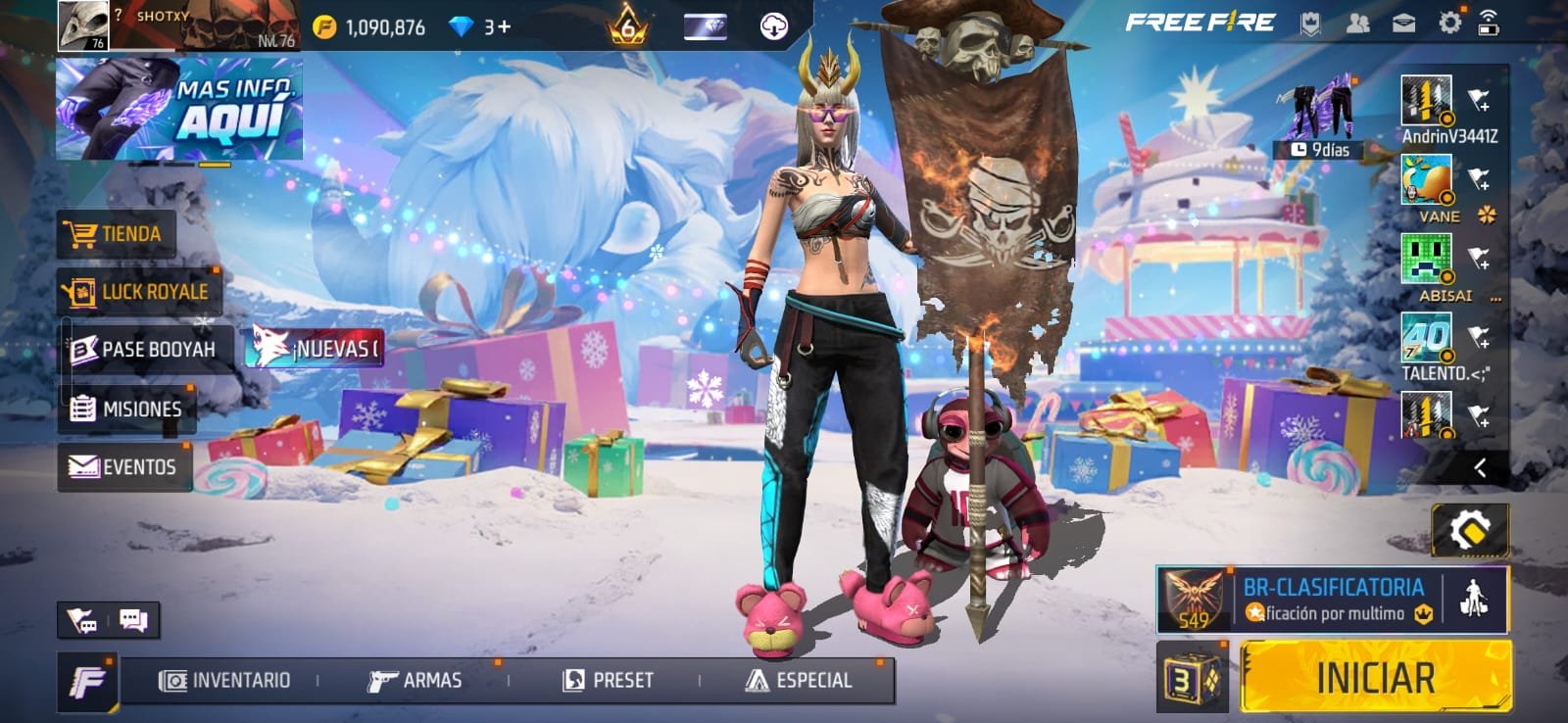Open the Preset section

click(609, 680)
